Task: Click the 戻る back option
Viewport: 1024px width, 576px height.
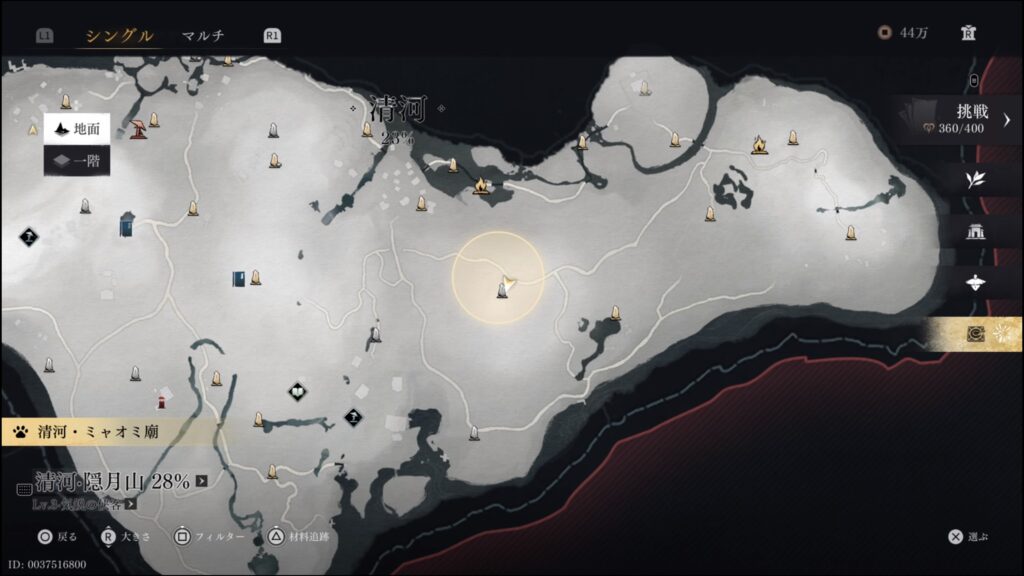Action: coord(57,537)
